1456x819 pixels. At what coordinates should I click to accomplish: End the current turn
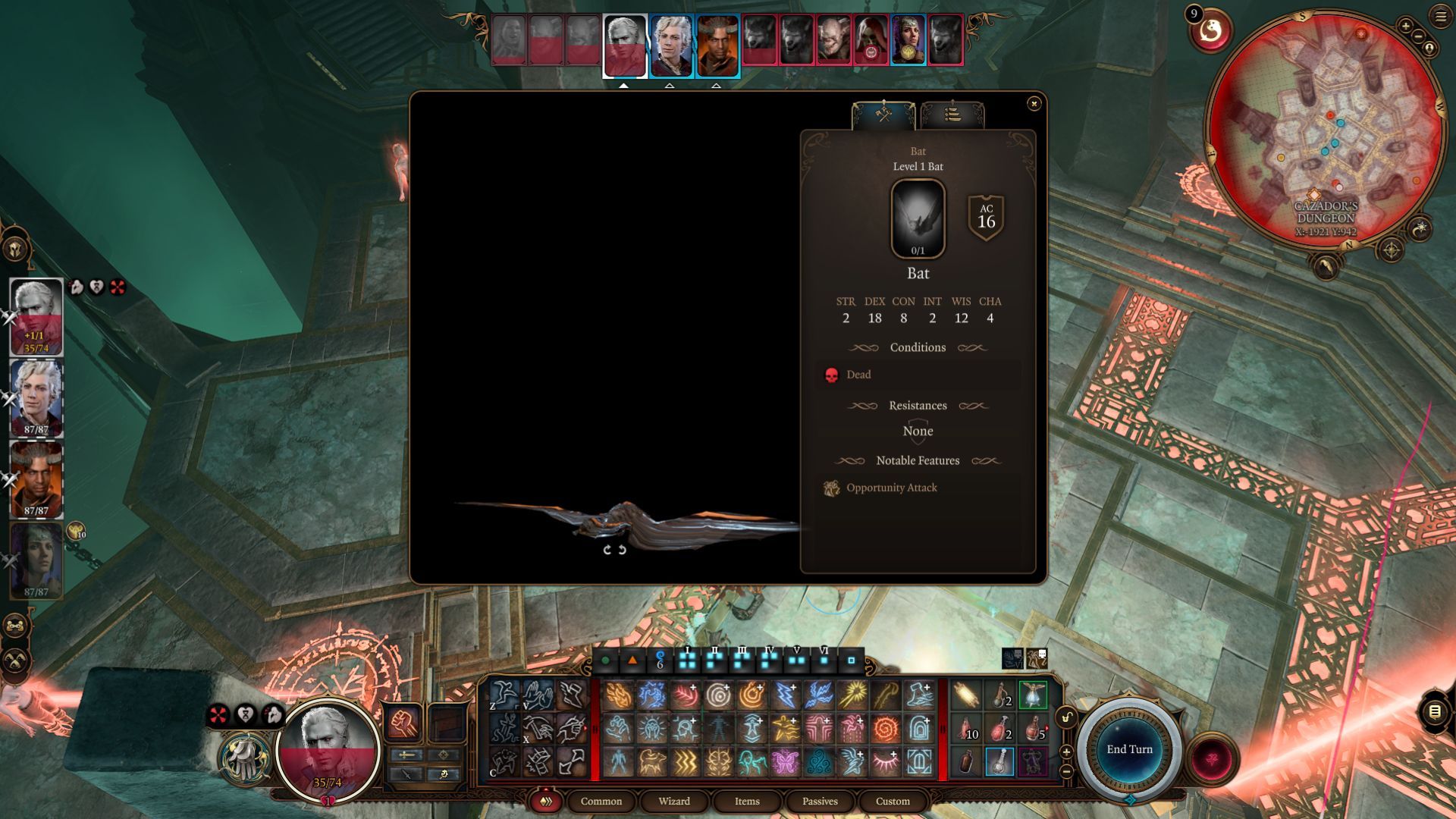pyautogui.click(x=1129, y=749)
